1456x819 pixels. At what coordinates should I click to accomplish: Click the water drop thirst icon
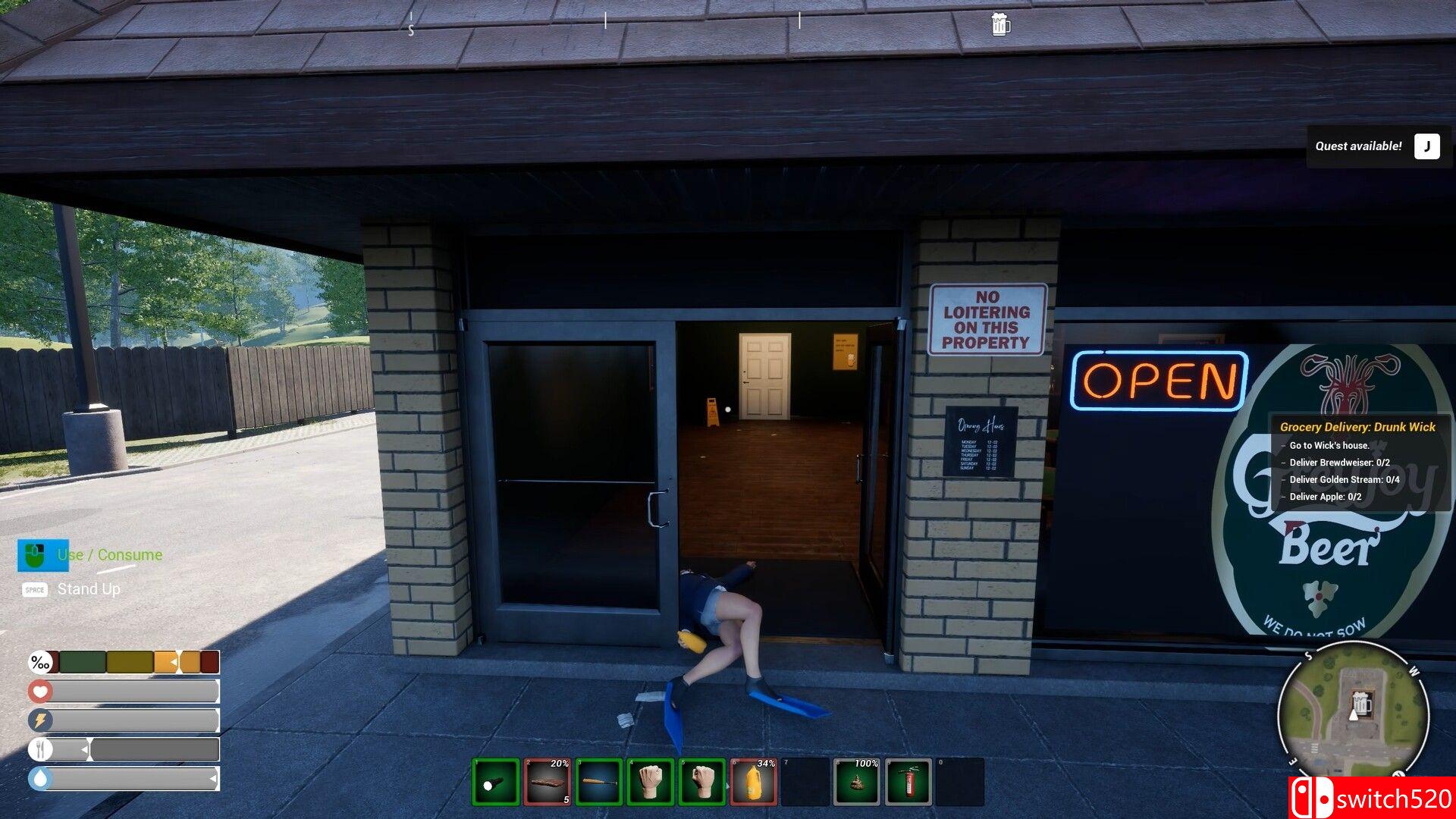[40, 777]
